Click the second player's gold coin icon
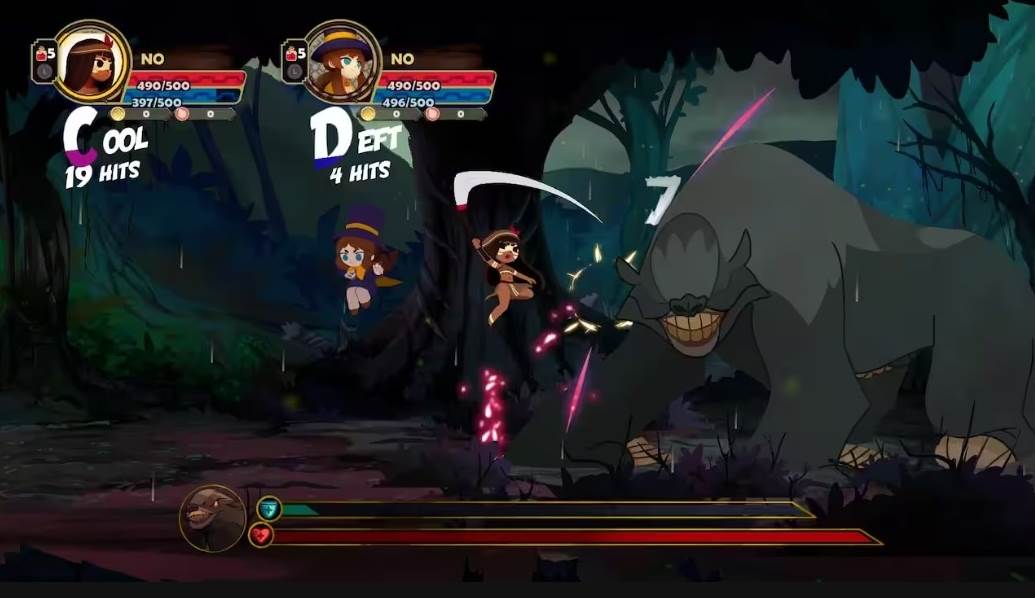 [369, 114]
